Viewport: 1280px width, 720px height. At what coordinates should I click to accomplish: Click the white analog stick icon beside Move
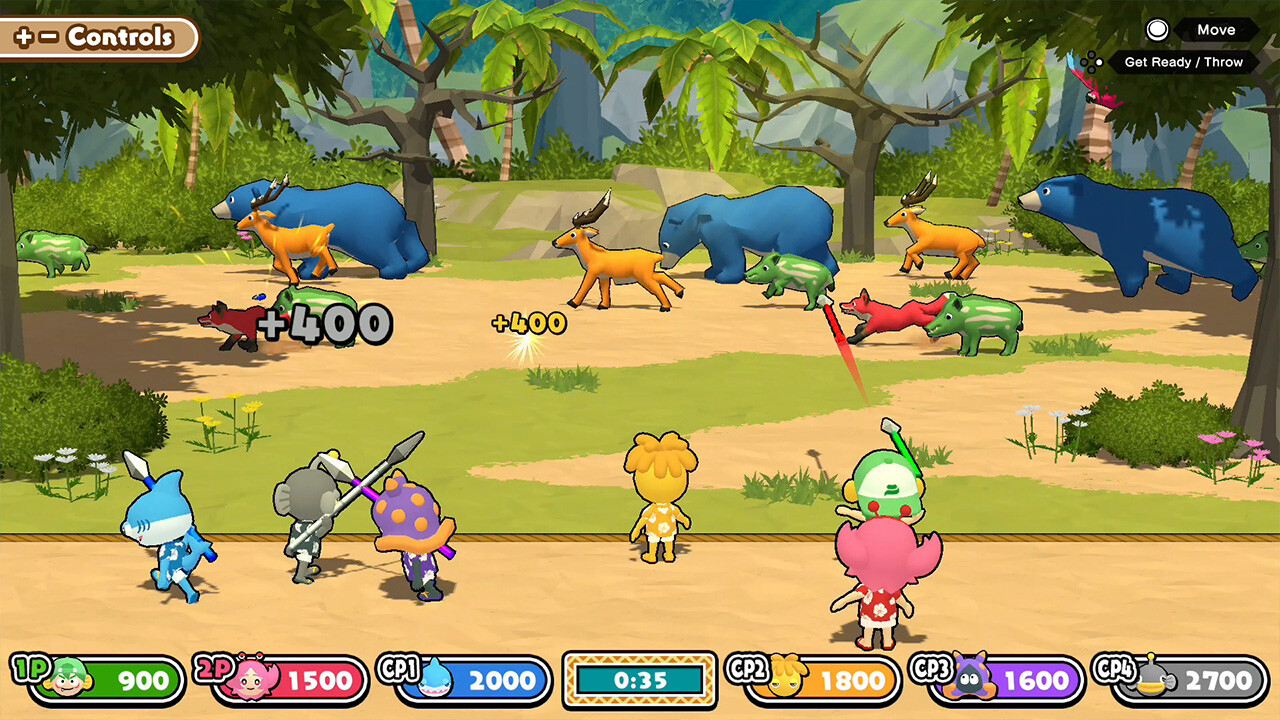1159,30
